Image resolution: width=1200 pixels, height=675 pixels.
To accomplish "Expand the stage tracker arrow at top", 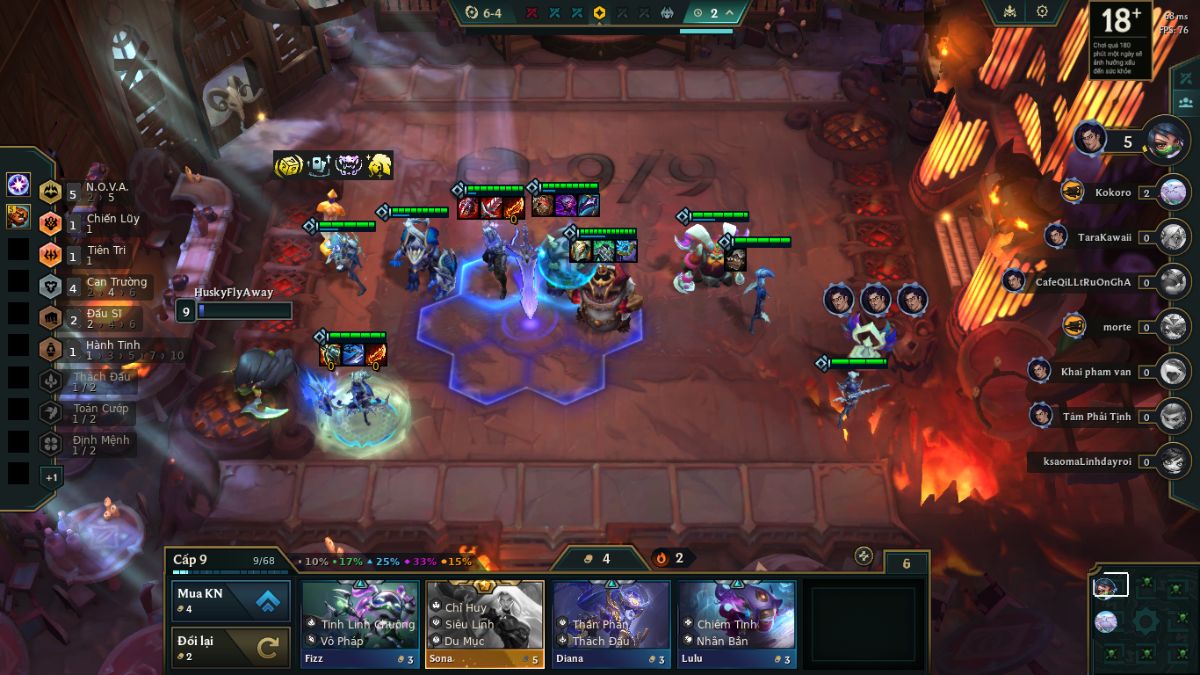I will [731, 13].
